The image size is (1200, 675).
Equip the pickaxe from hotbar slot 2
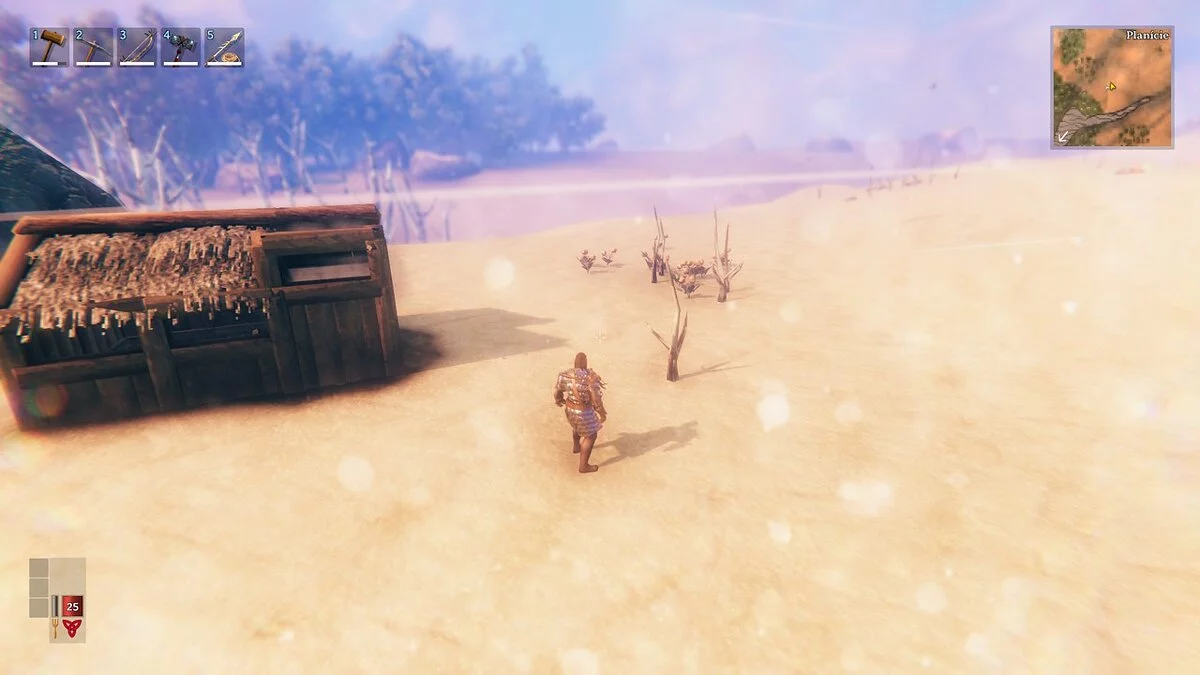93,47
